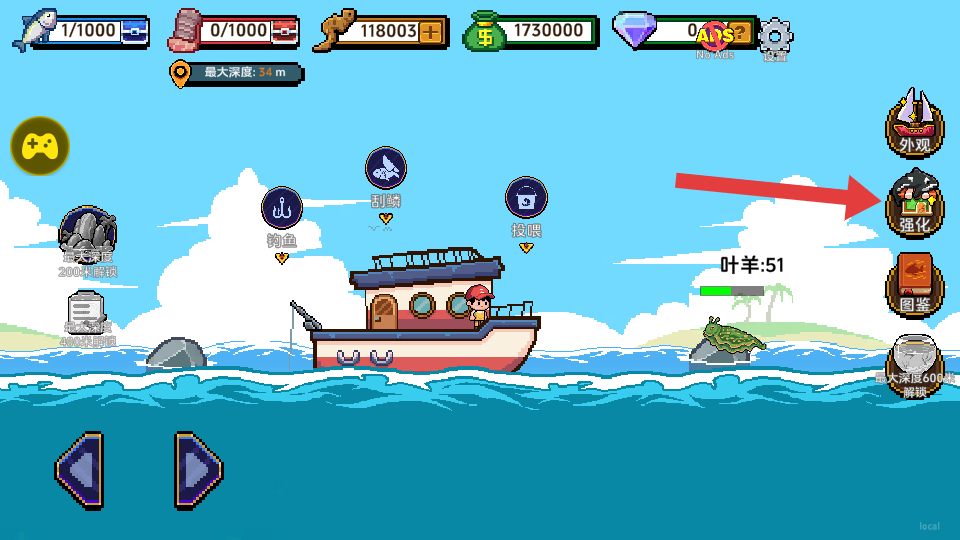Tap the No Ads icon
Screen dimensions: 960x540
coord(715,38)
